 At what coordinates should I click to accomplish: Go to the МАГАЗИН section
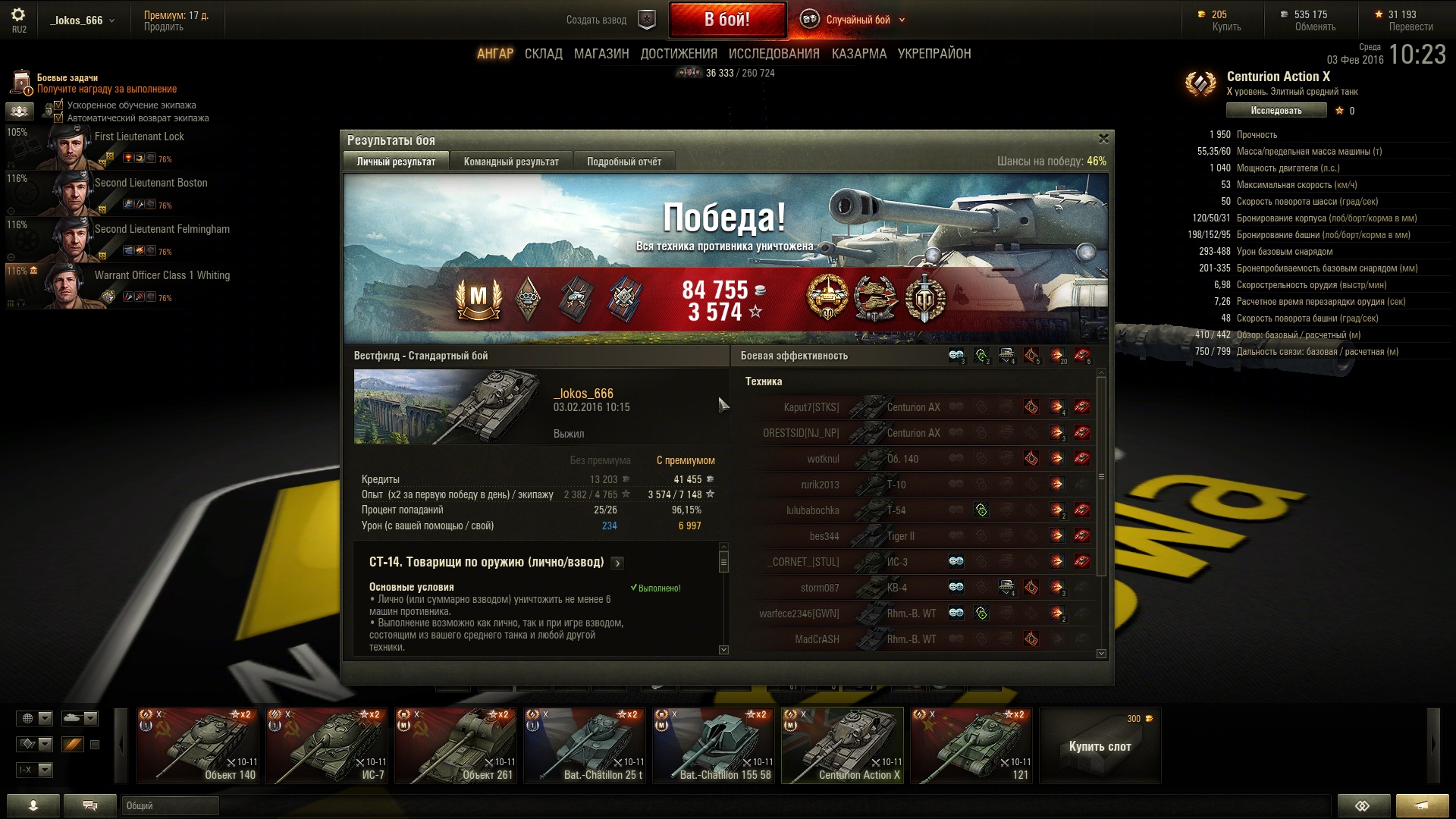pos(601,54)
